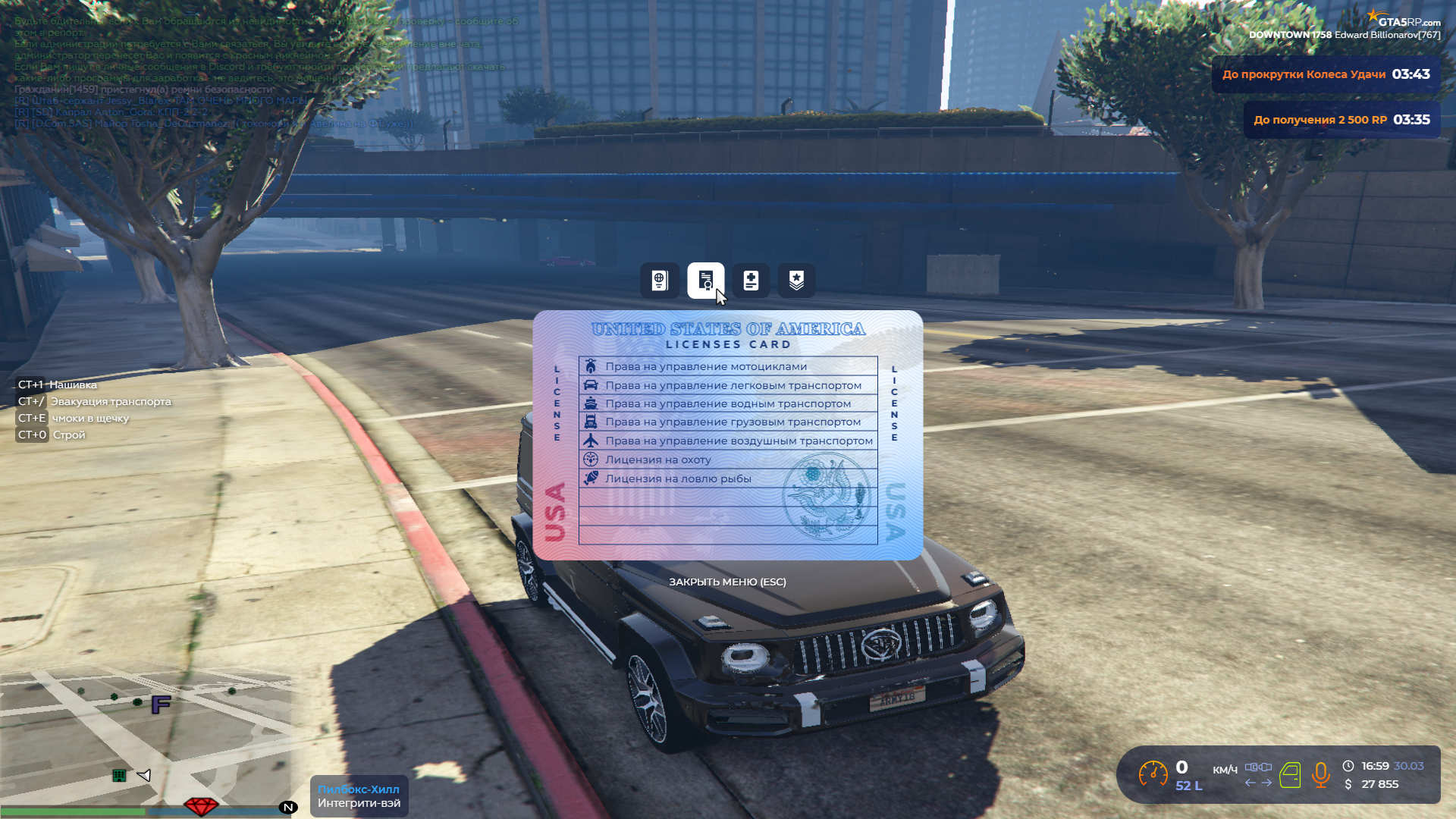Select the hunting license row

coord(728,460)
